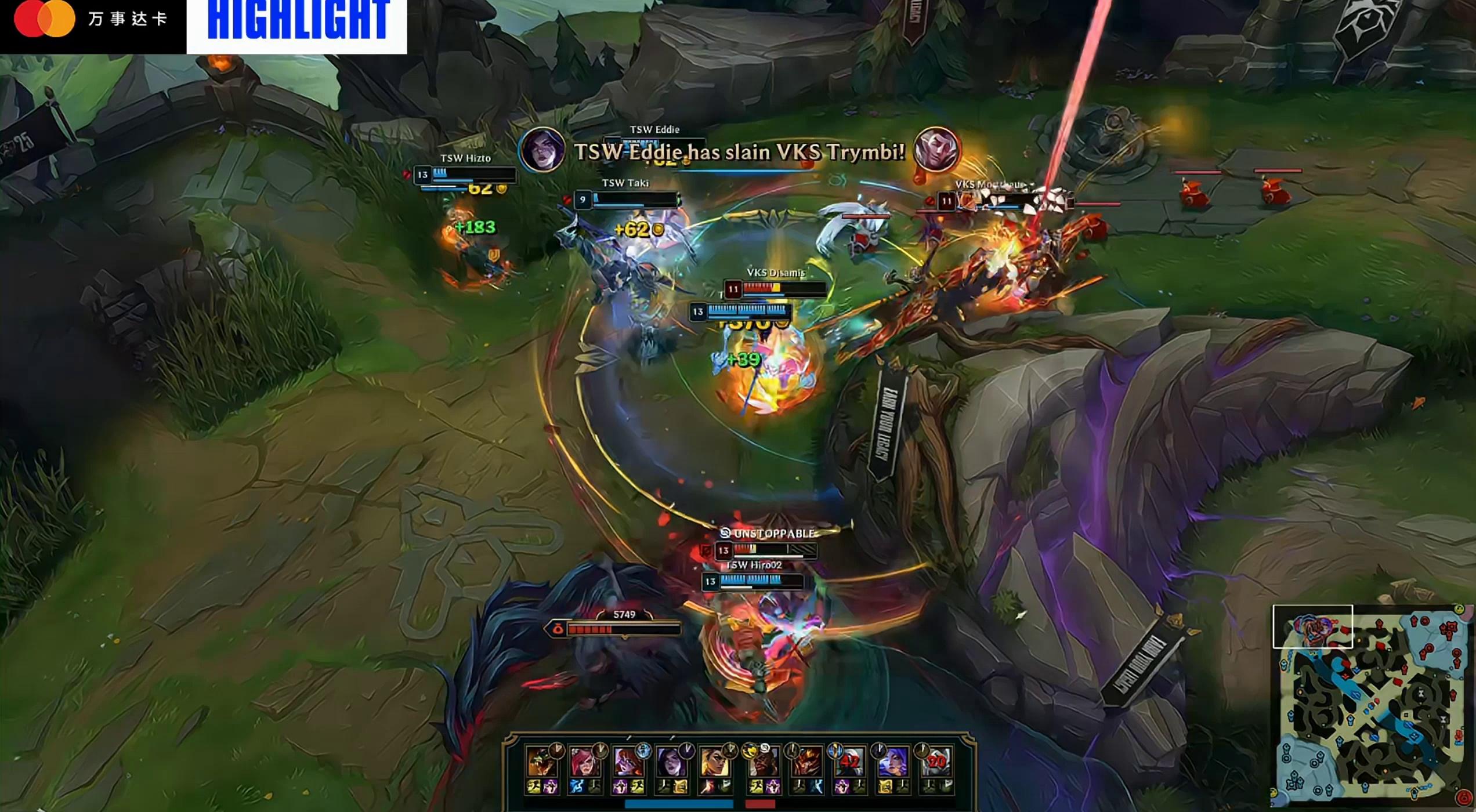Select the dark-haired woman champion portrait in bottom bar

pos(671,761)
